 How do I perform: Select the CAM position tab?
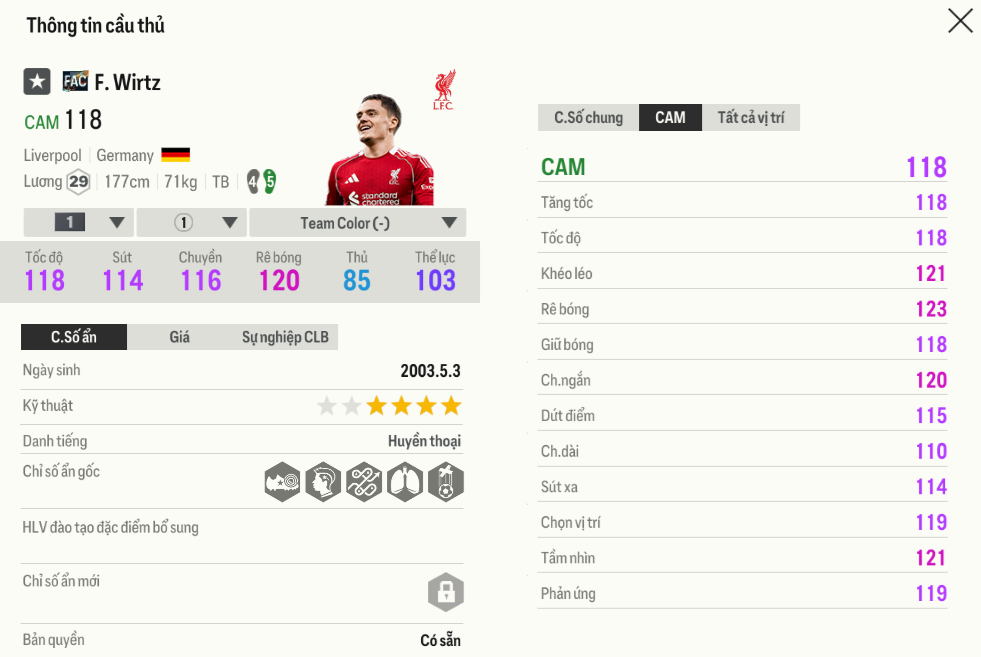pos(670,117)
